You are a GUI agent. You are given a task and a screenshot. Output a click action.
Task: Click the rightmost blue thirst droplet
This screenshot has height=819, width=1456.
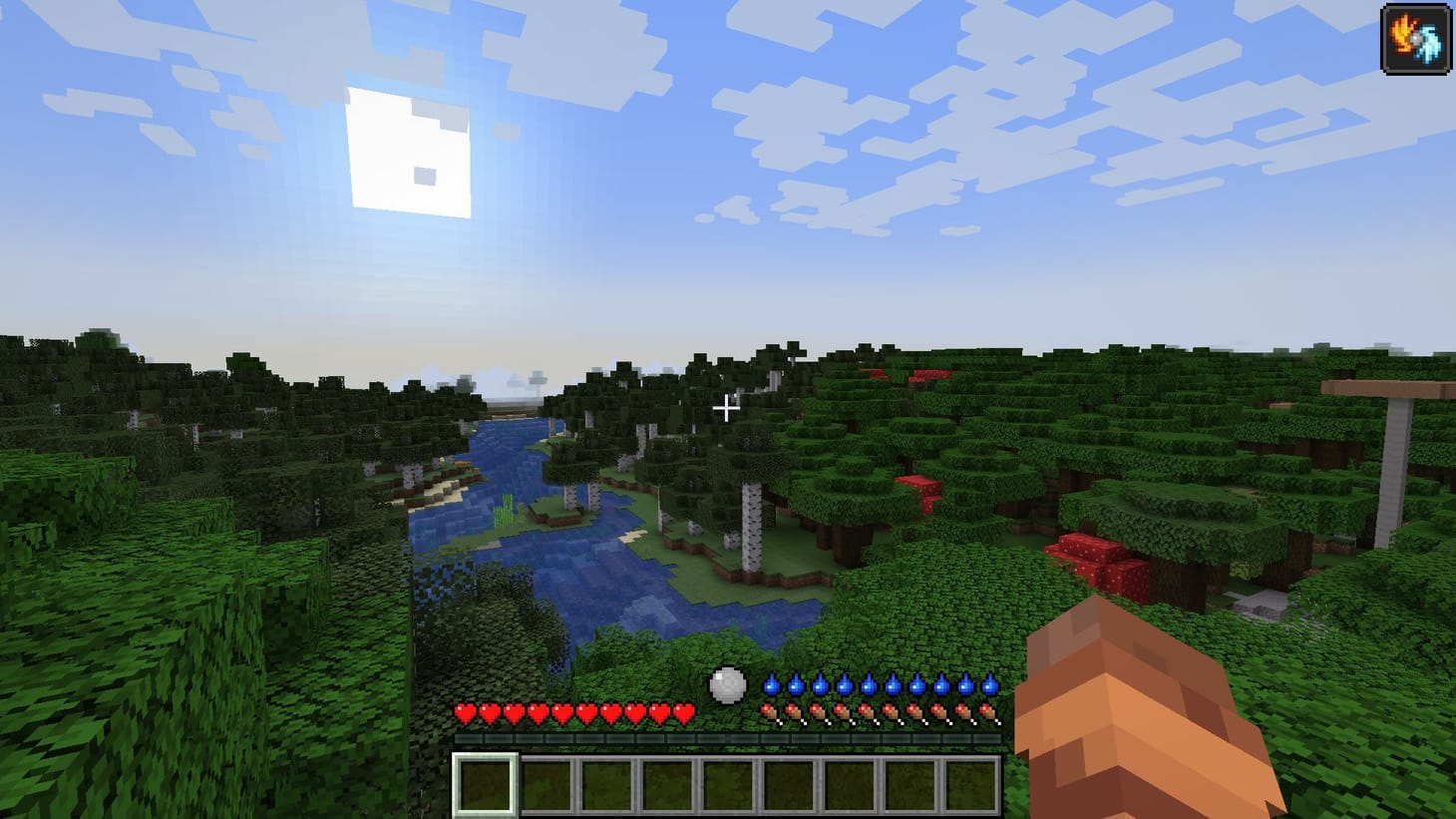(x=988, y=687)
